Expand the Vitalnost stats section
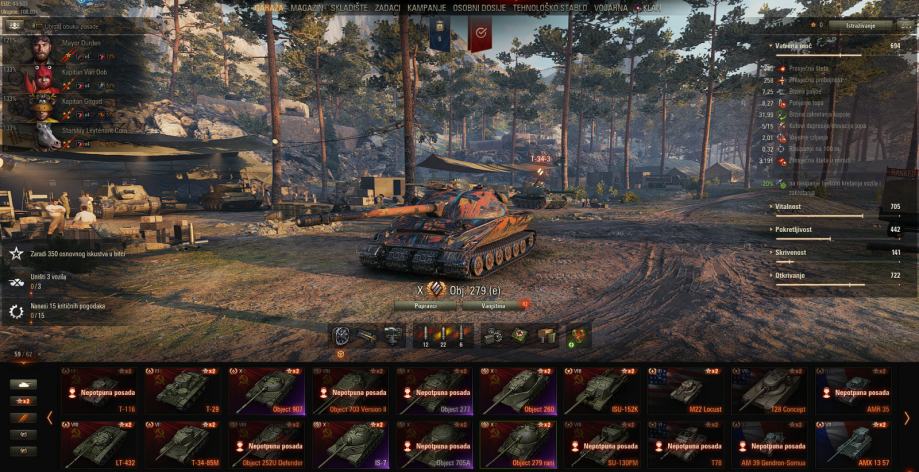Screen dimensions: 919x472 click(x=791, y=207)
